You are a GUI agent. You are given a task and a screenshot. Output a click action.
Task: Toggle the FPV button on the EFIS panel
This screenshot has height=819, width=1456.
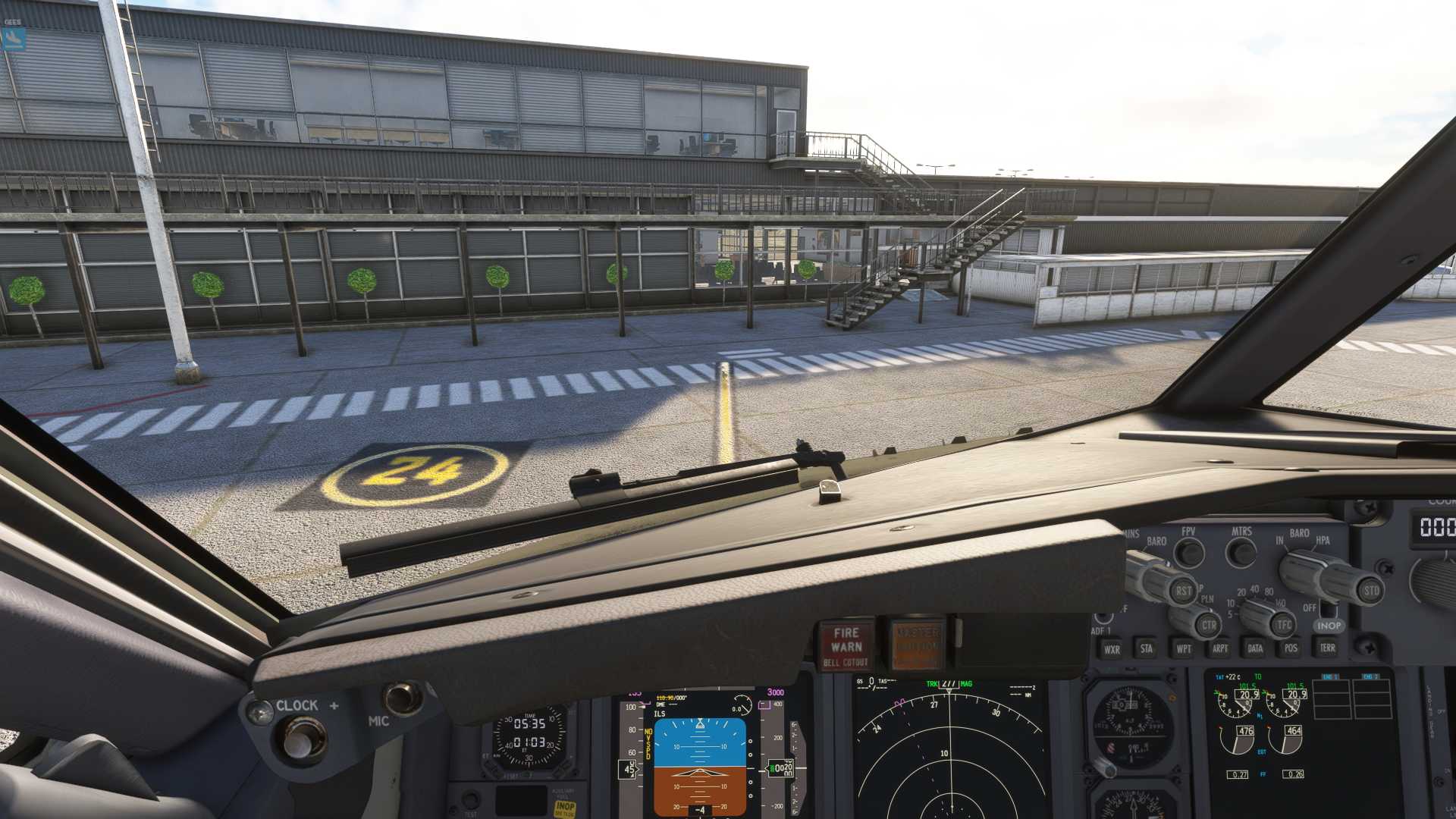(1189, 553)
